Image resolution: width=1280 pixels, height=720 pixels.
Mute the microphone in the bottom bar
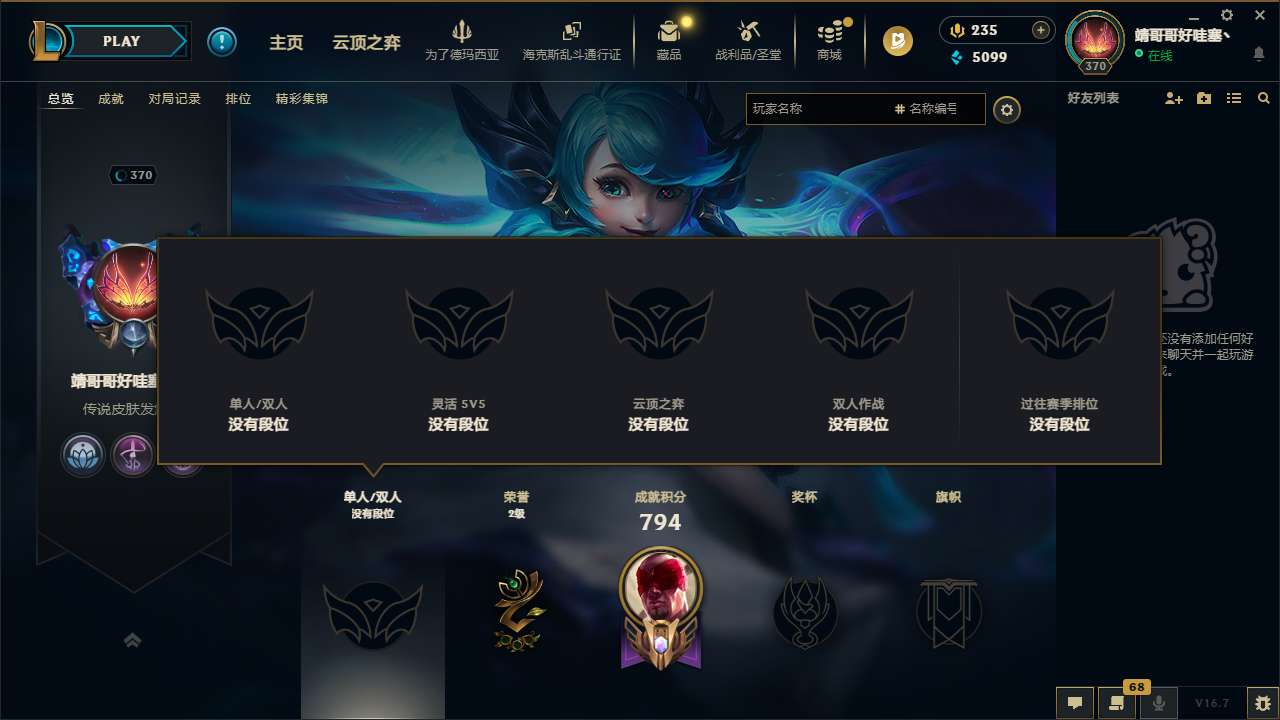(1158, 703)
